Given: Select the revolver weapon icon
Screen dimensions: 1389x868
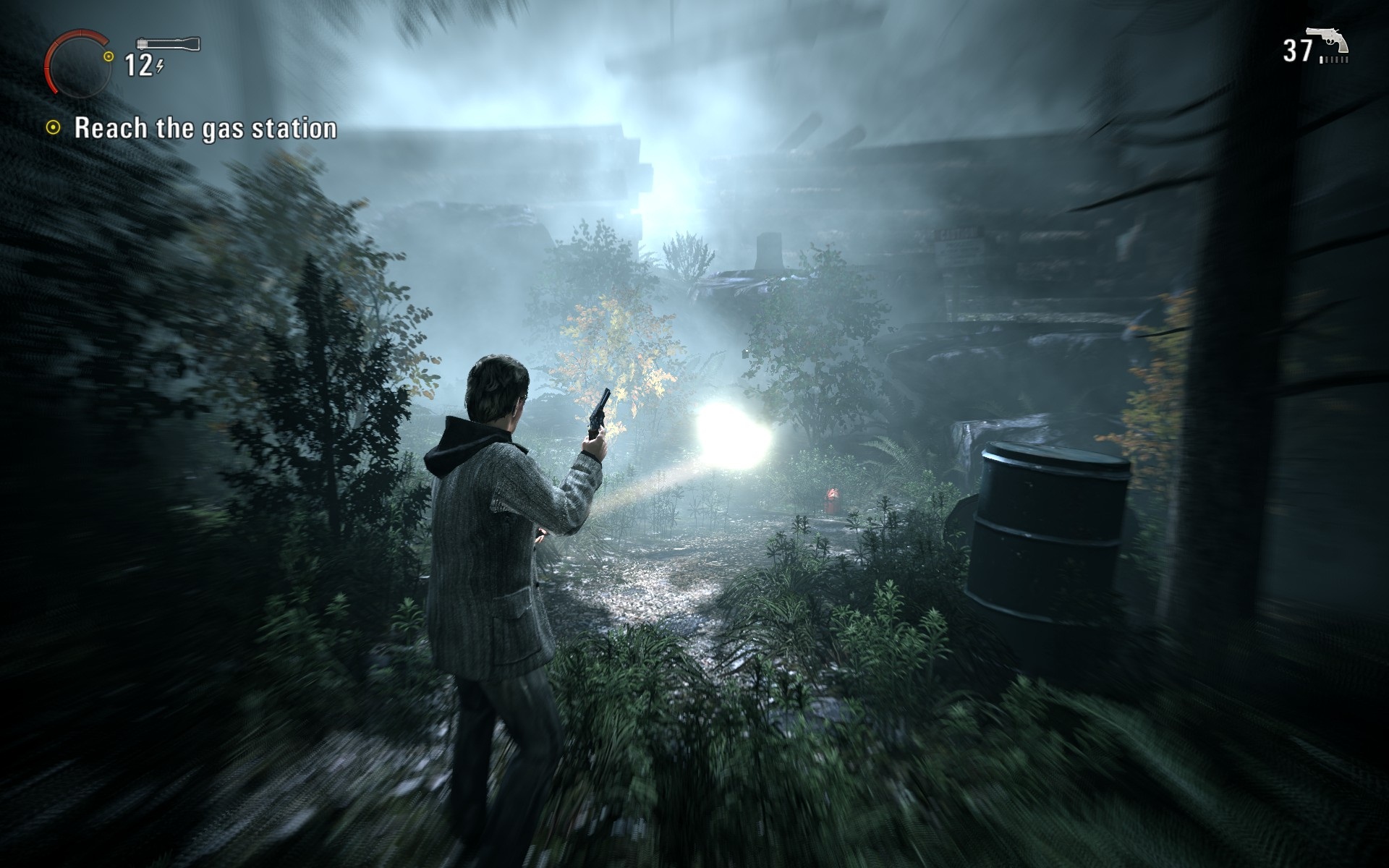Looking at the screenshot, I should click(x=1330, y=42).
